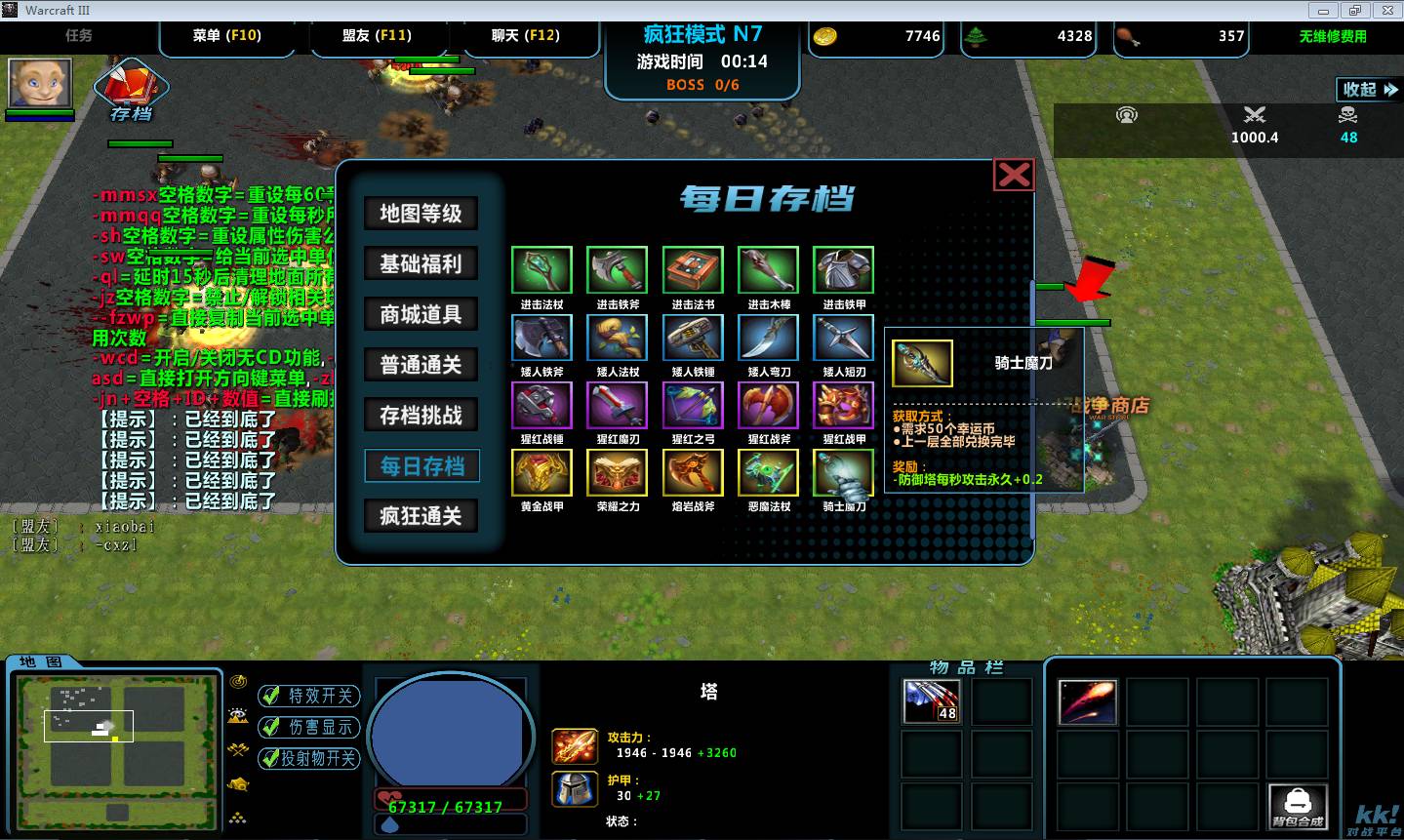Image resolution: width=1404 pixels, height=840 pixels.
Task: Choose the 矮人铁锤 item icon
Action: click(693, 339)
